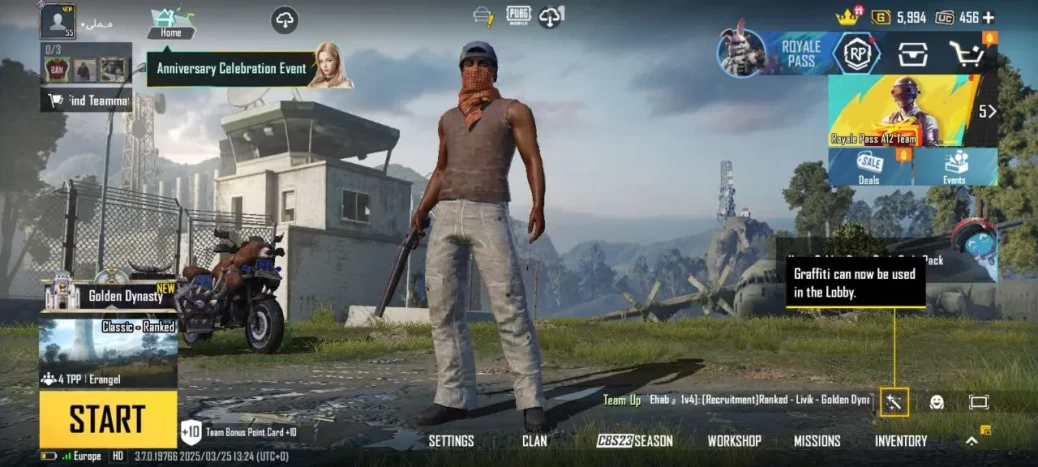Open the Find Teammates panel
The height and width of the screenshot is (467, 1038).
point(86,100)
